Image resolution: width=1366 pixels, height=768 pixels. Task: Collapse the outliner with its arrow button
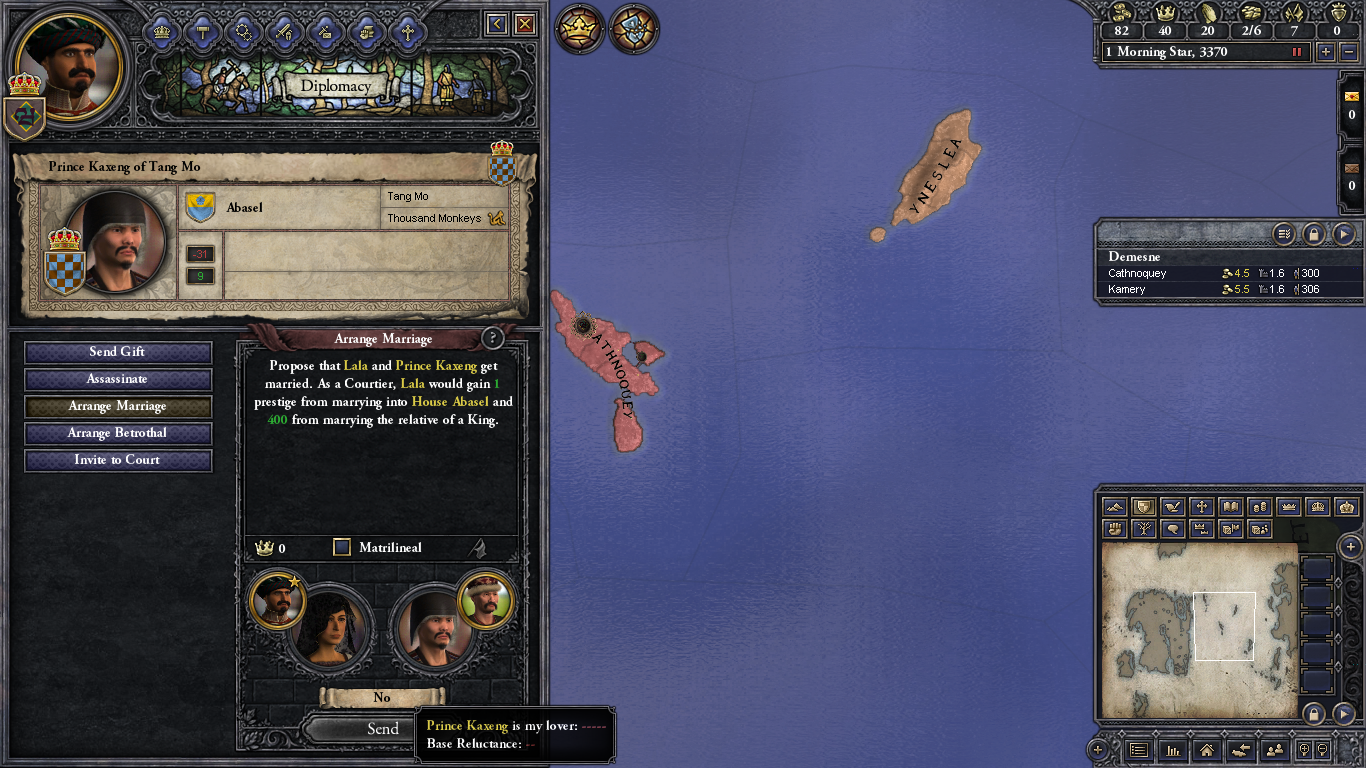click(1344, 234)
